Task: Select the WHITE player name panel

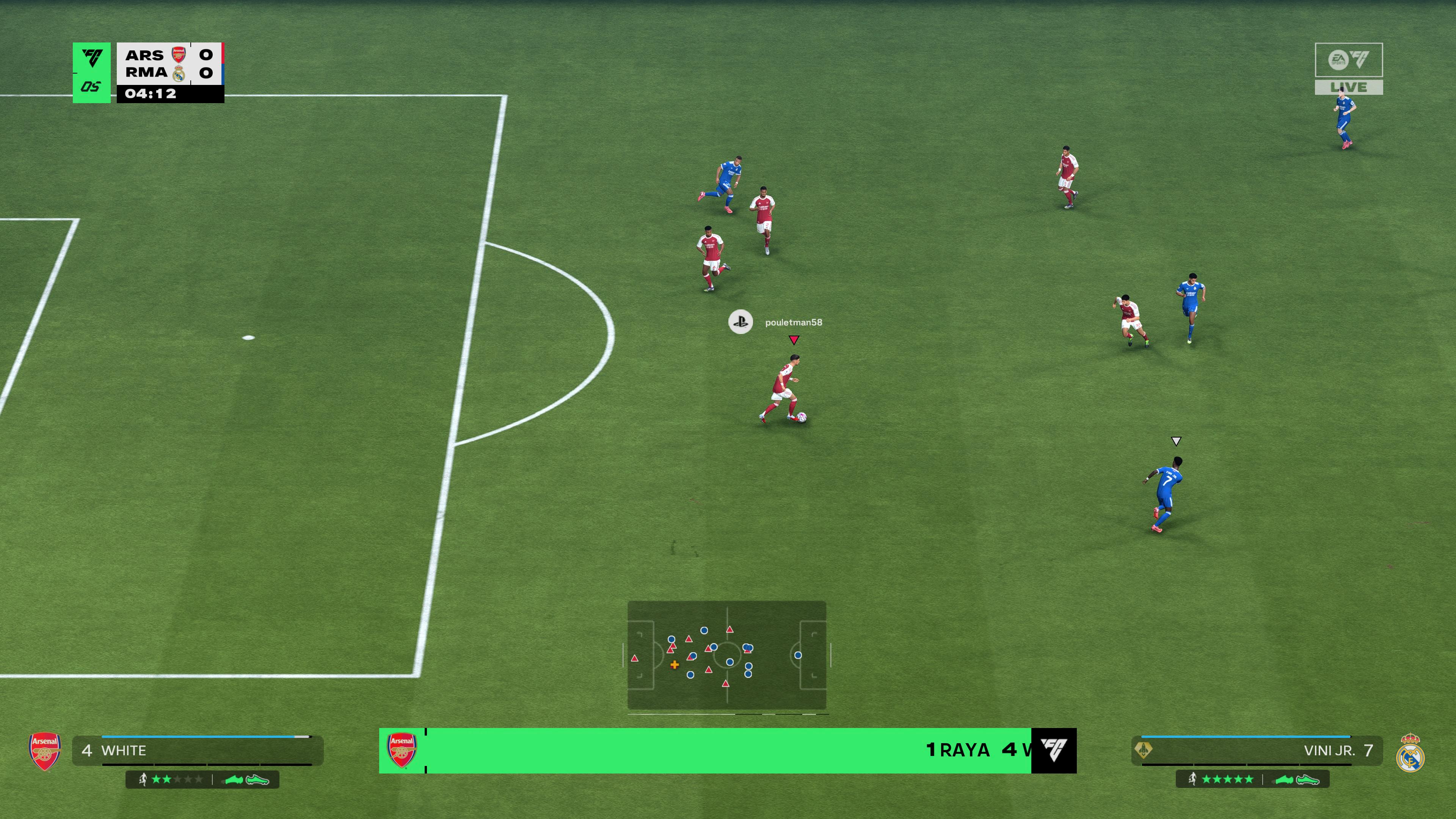Action: pyautogui.click(x=198, y=751)
